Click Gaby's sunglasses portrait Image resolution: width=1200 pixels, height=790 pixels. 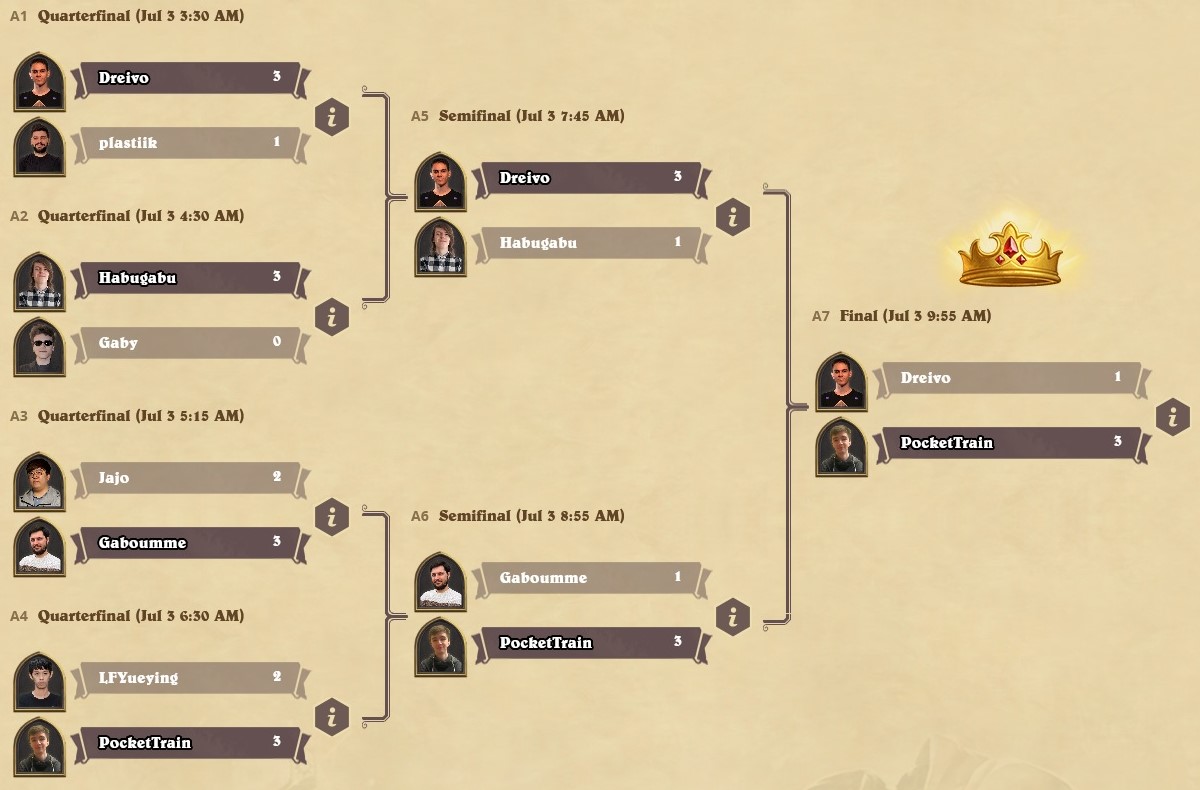click(x=40, y=346)
